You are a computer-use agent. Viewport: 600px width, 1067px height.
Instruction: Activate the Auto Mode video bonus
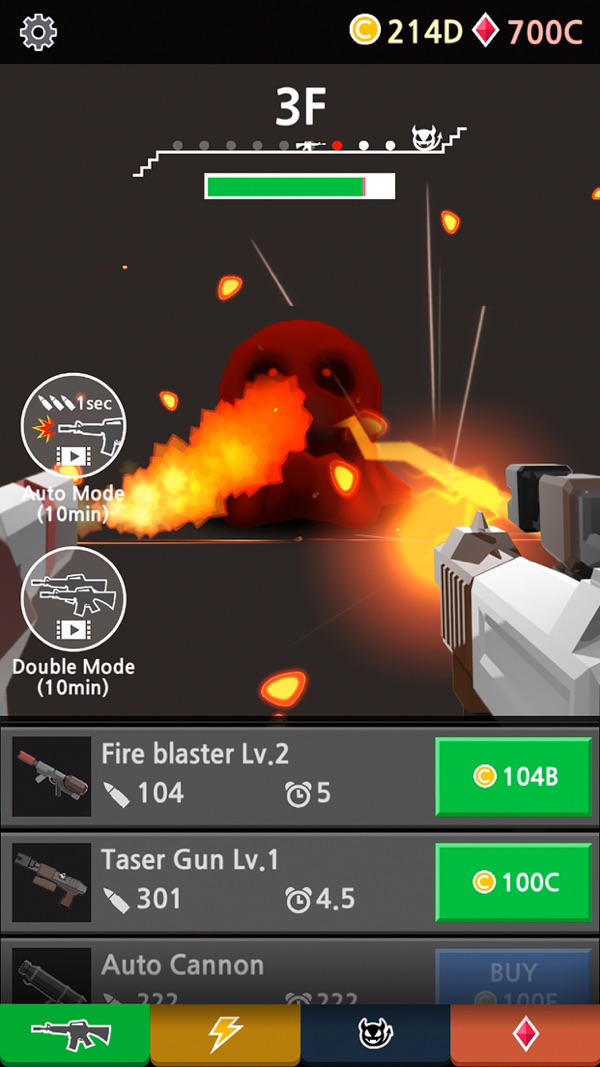(73, 427)
